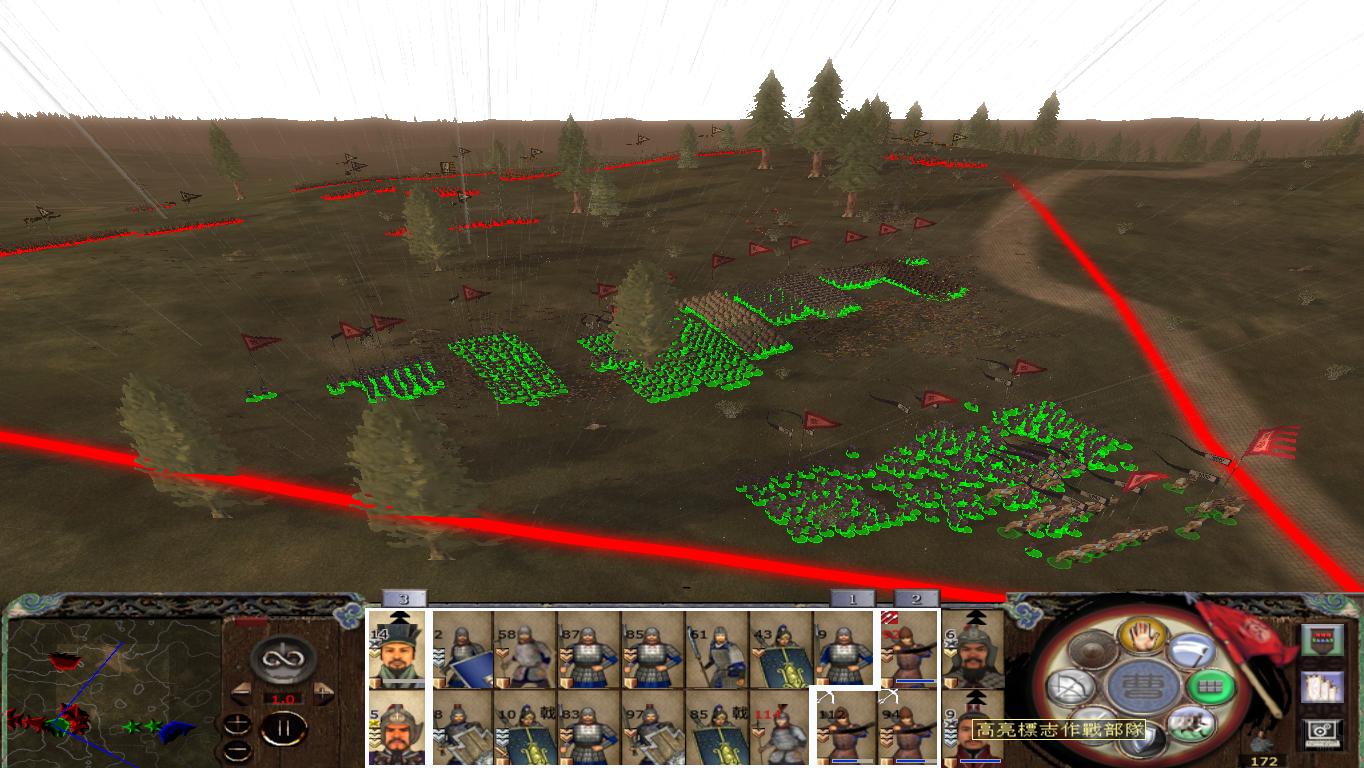Screen dimensions: 1364x768
Task: Open the army banner panel icon top right
Action: [x=1323, y=639]
